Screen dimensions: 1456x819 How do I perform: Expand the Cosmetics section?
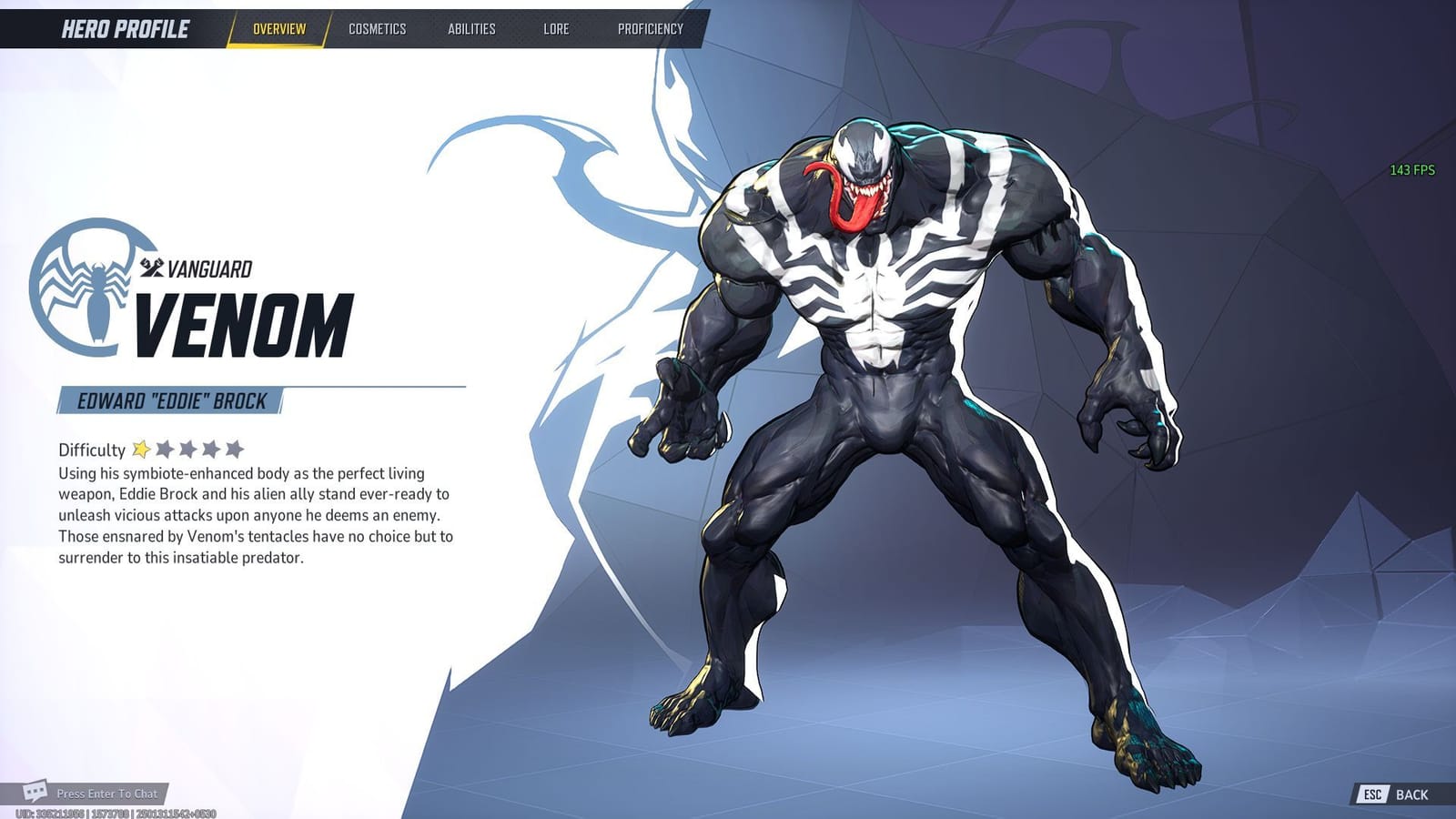point(376,28)
